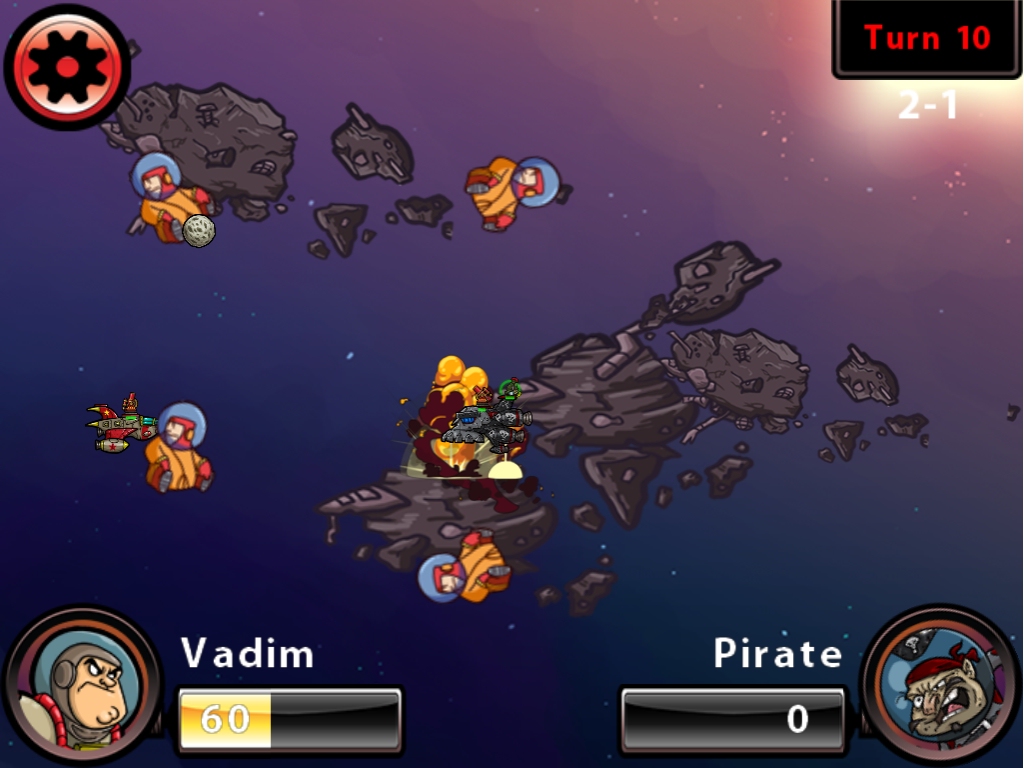Select Vadim's astronaut portrait
1024x768 pixels.
[82, 687]
